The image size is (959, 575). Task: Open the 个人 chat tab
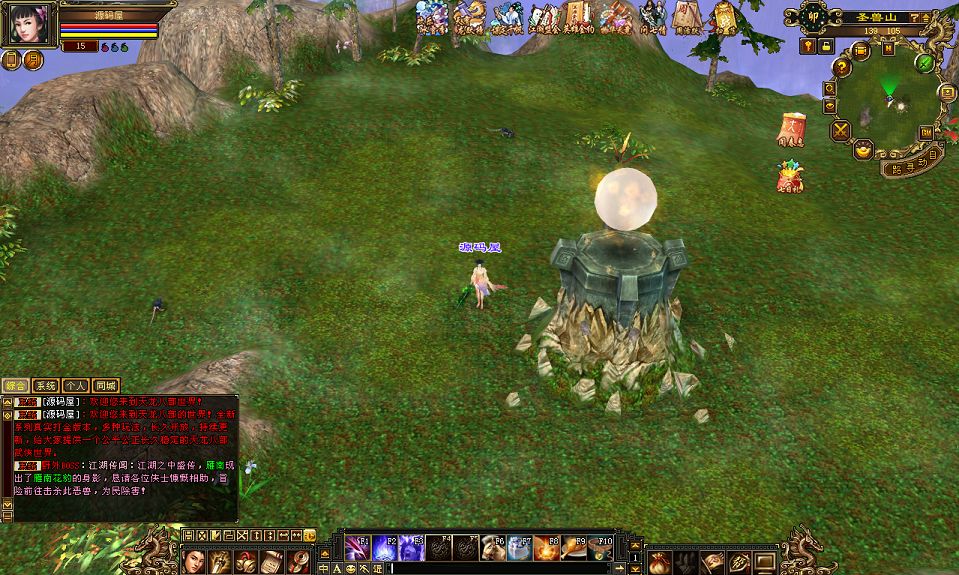pos(76,385)
